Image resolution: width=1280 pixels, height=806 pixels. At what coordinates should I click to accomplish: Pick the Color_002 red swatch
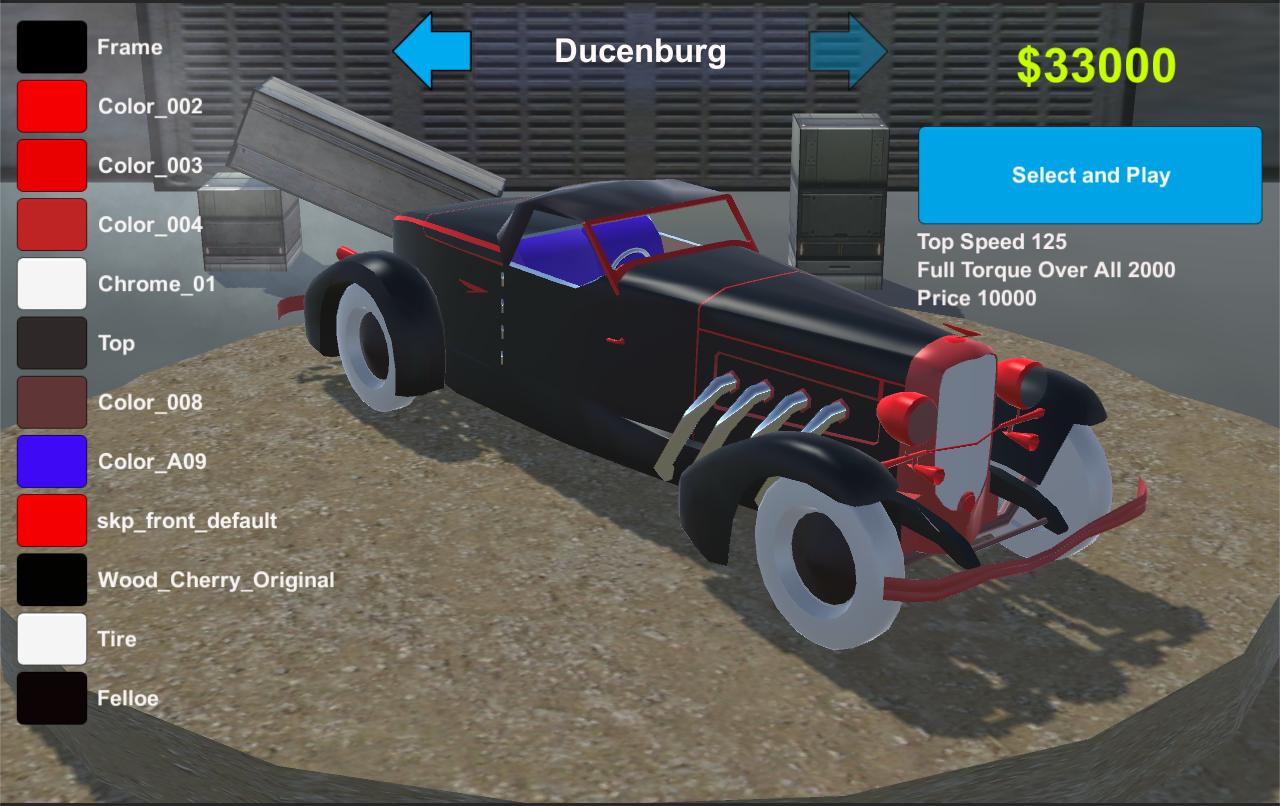click(x=51, y=106)
